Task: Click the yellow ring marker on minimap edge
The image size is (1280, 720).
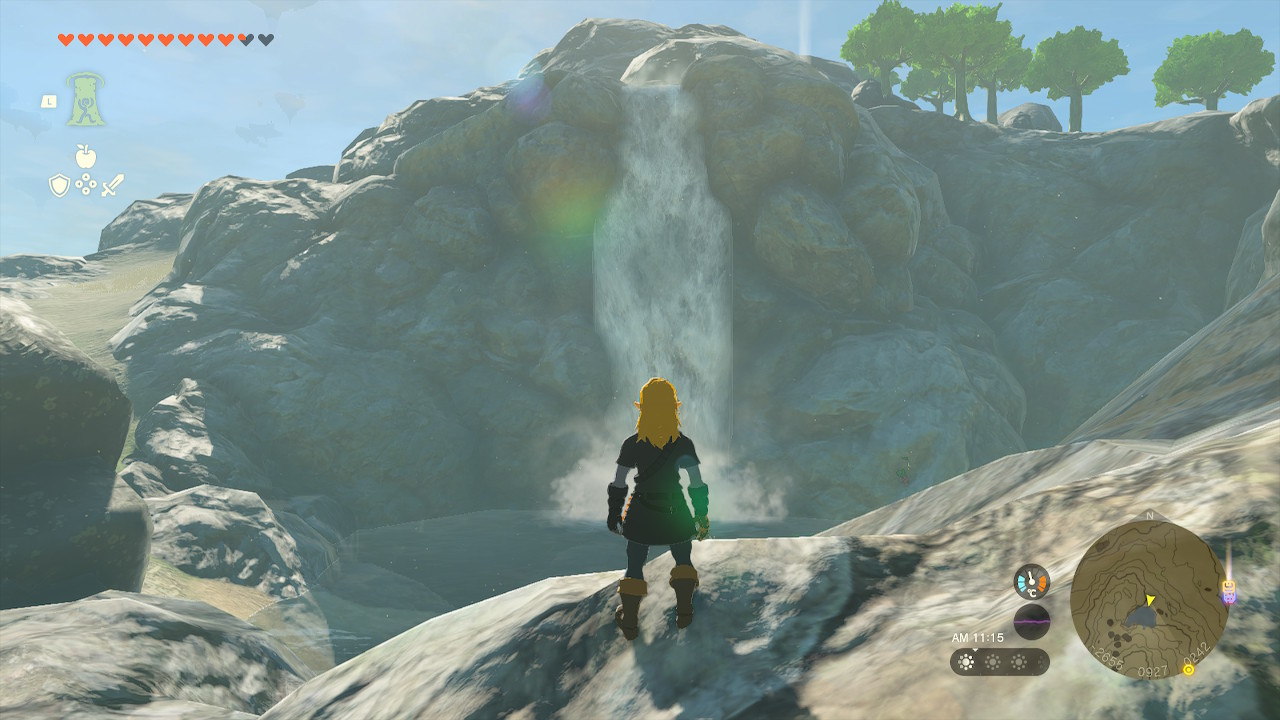Action: click(1188, 669)
